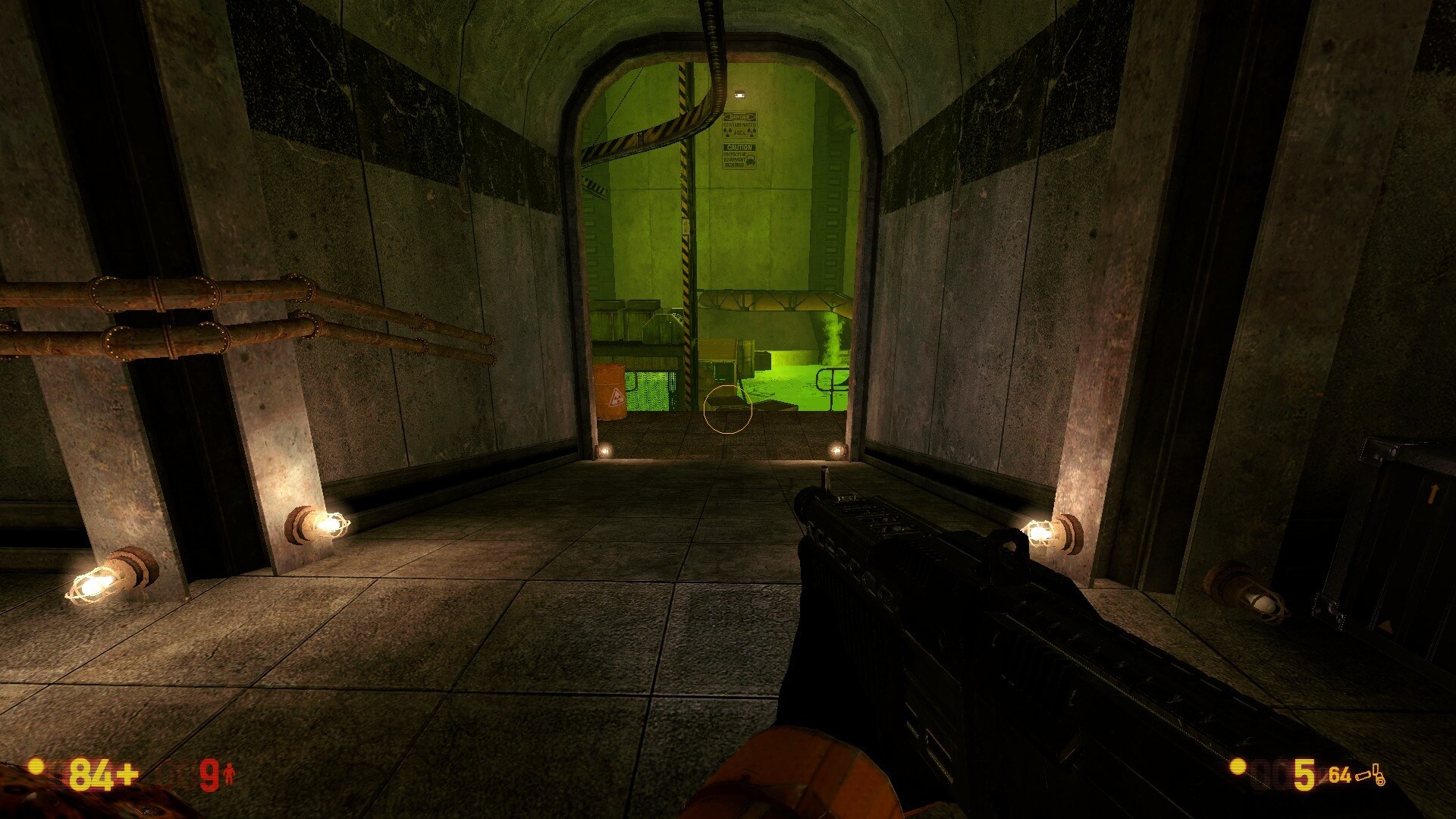The width and height of the screenshot is (1456, 819).
Task: Select the reserve ammo count of 64
Action: coord(1341,774)
